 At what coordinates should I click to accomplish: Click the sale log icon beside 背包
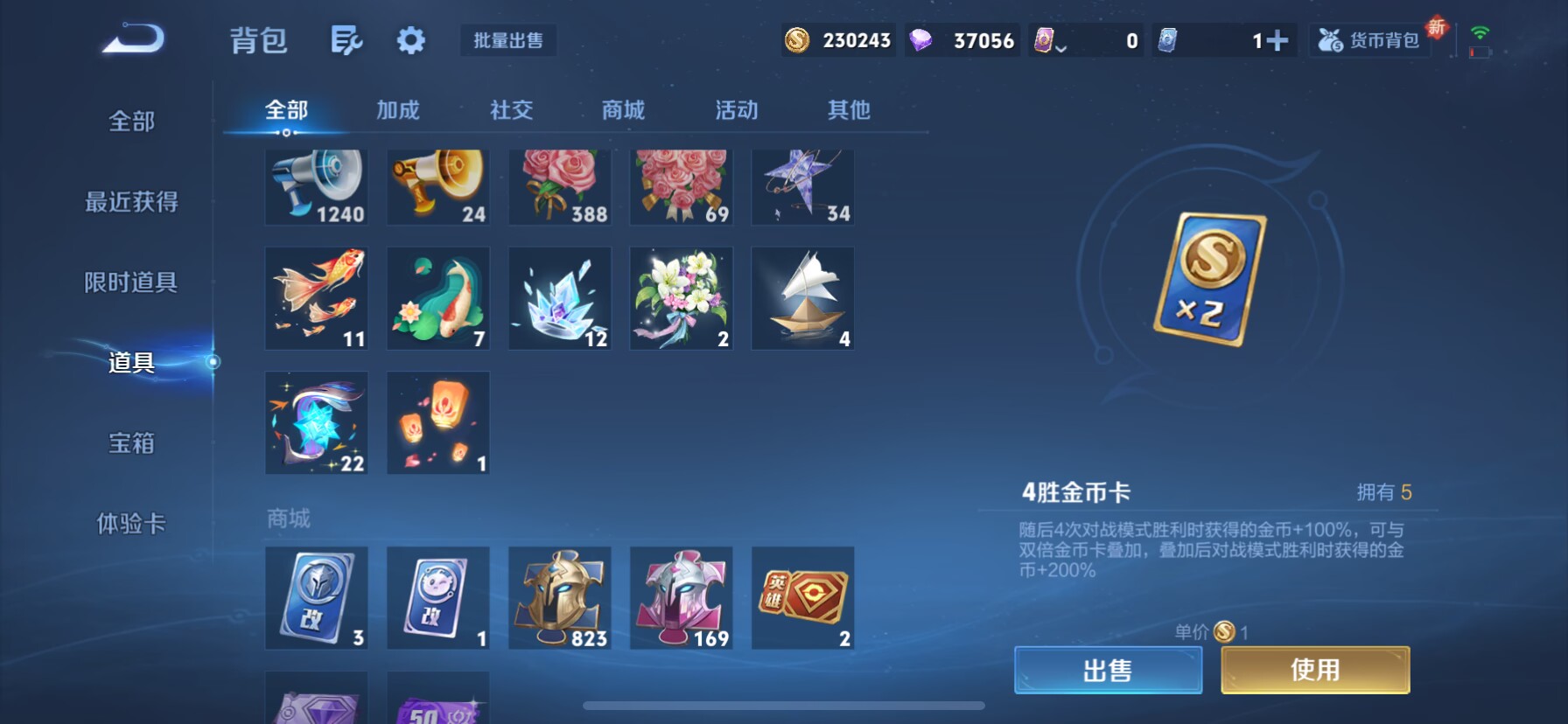click(x=346, y=40)
